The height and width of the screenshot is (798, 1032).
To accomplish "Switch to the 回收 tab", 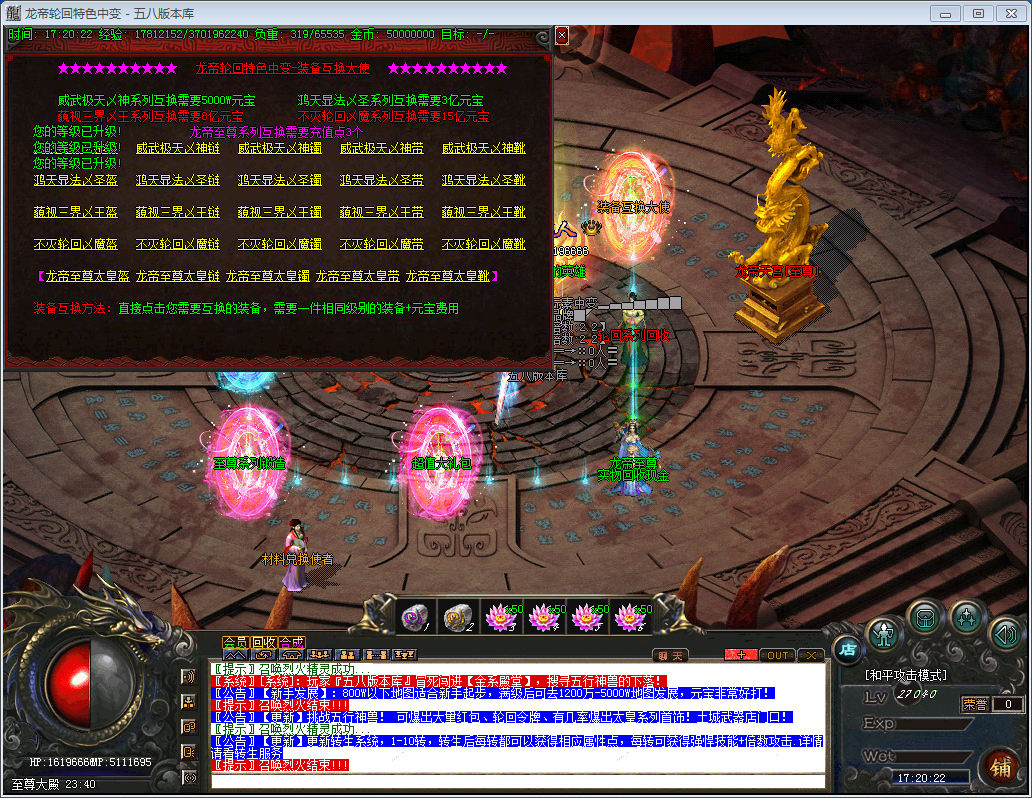I will (x=263, y=642).
